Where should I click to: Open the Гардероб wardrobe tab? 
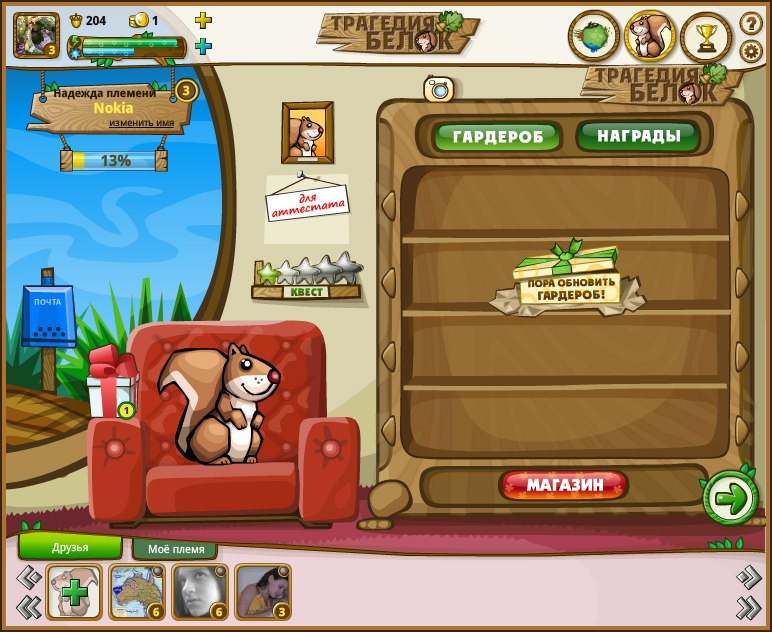click(497, 136)
